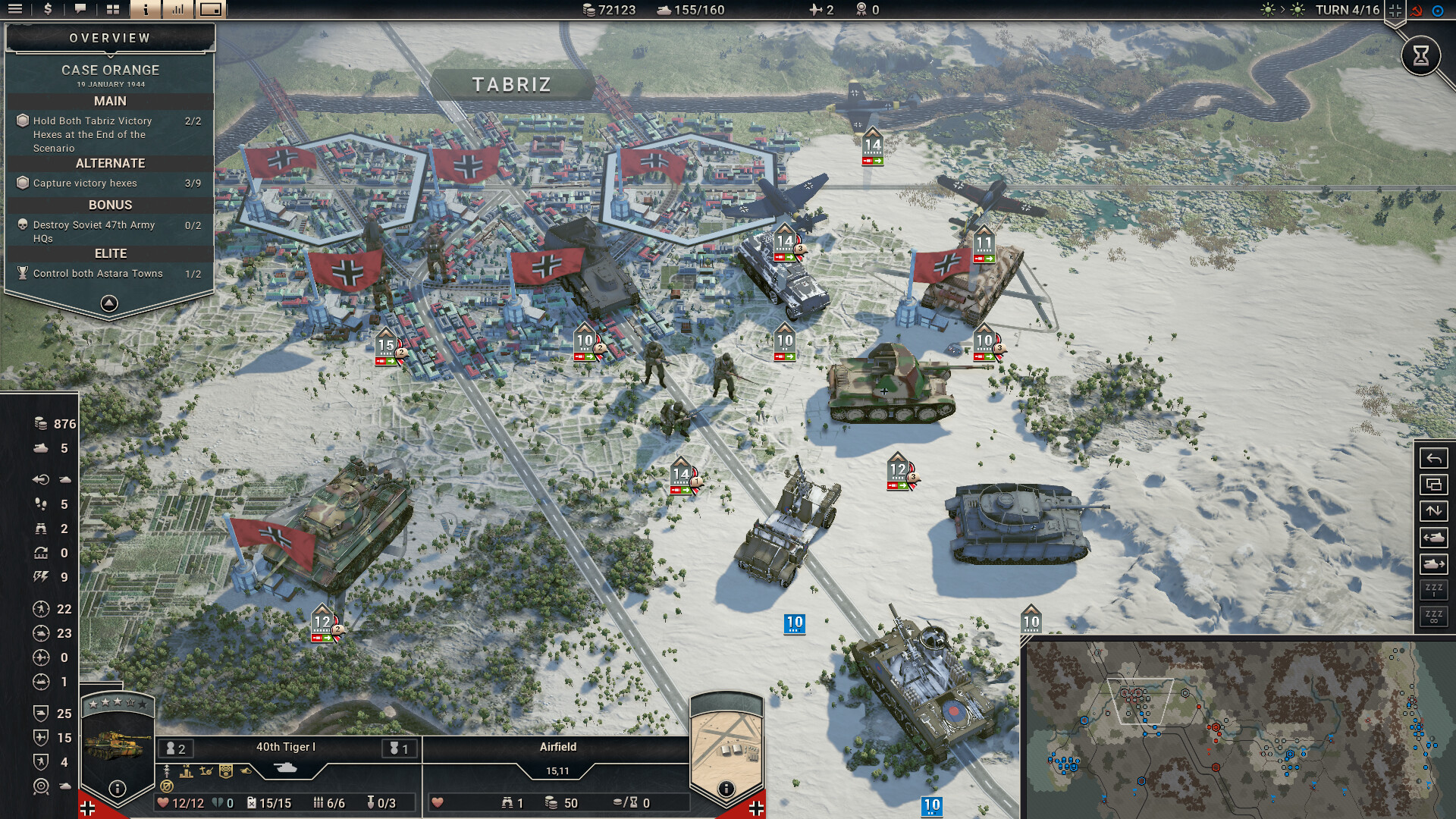Open detailed info for 40th Tiger I
The image size is (1456, 819).
click(x=116, y=790)
